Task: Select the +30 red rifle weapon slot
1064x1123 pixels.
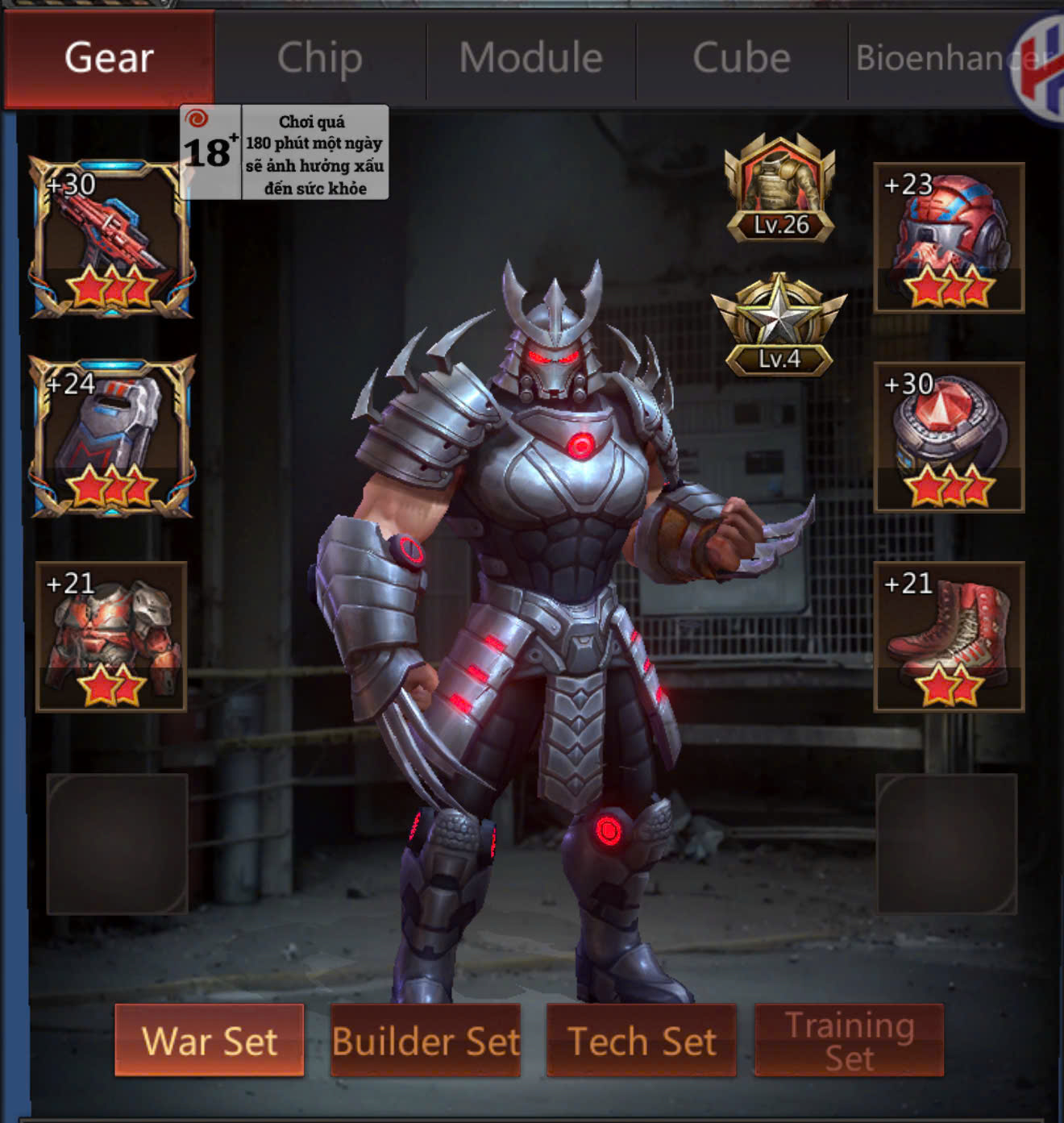Action: tap(111, 238)
